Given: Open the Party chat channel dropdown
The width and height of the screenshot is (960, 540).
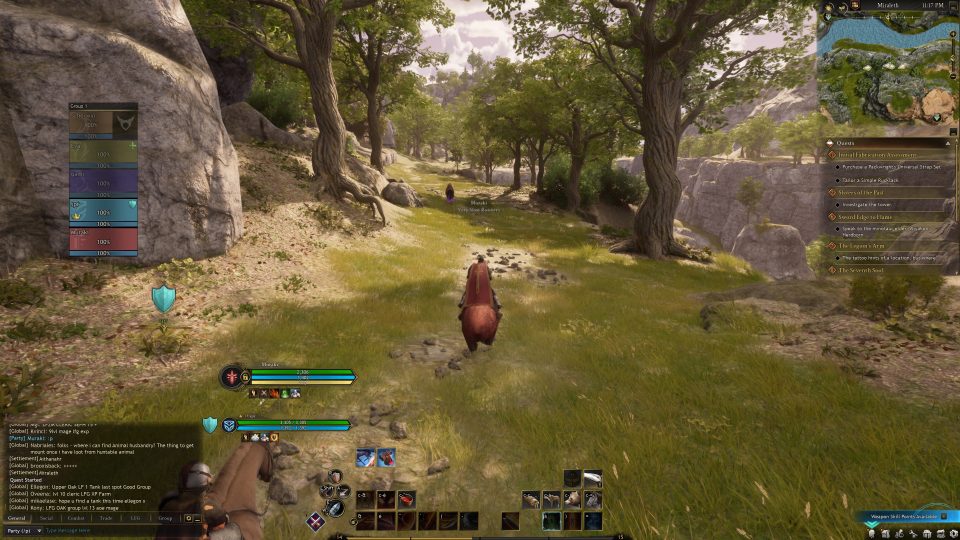Looking at the screenshot, I should click(x=22, y=530).
